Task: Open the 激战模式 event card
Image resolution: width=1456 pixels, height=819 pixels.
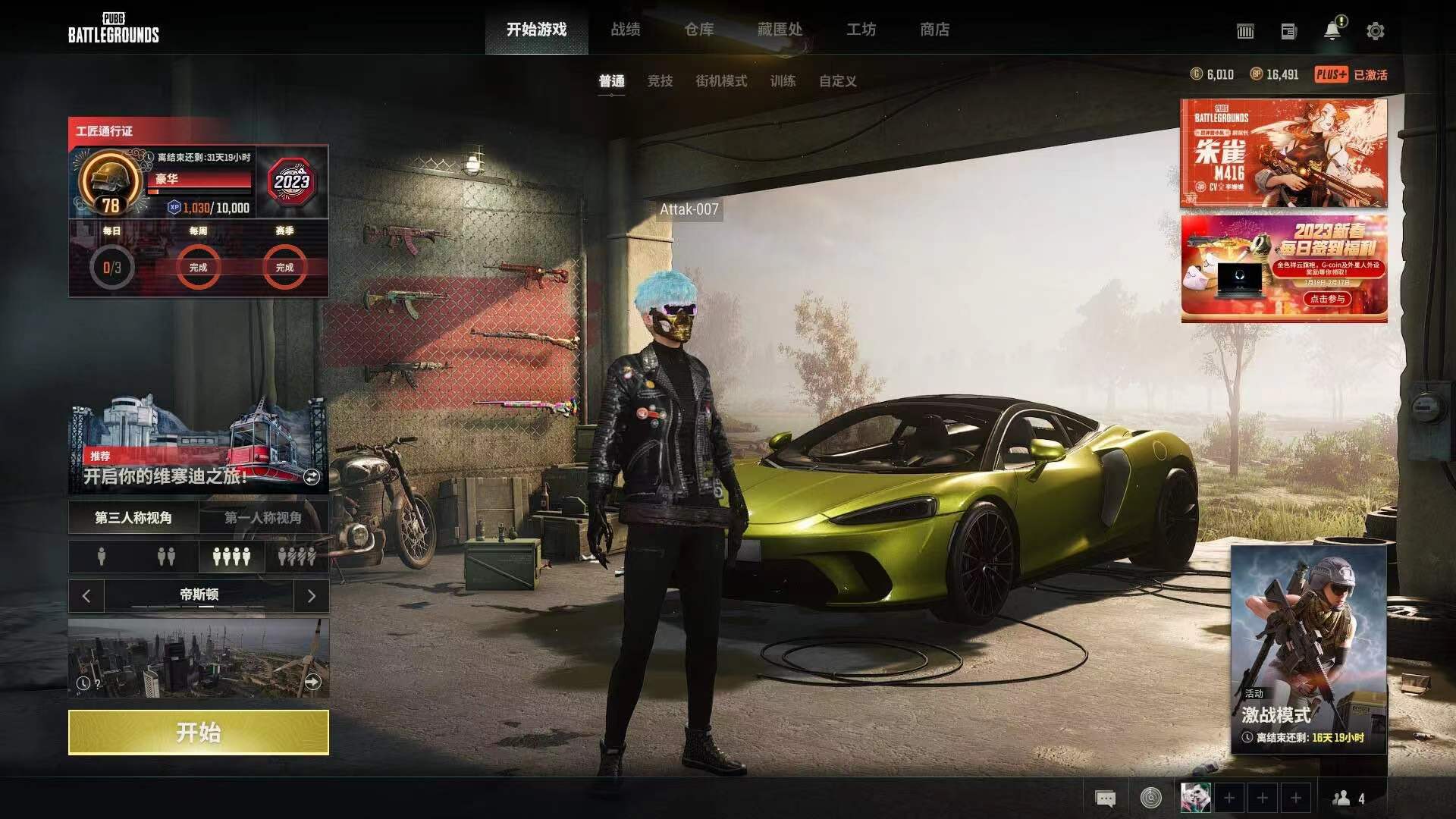Action: pos(1308,649)
